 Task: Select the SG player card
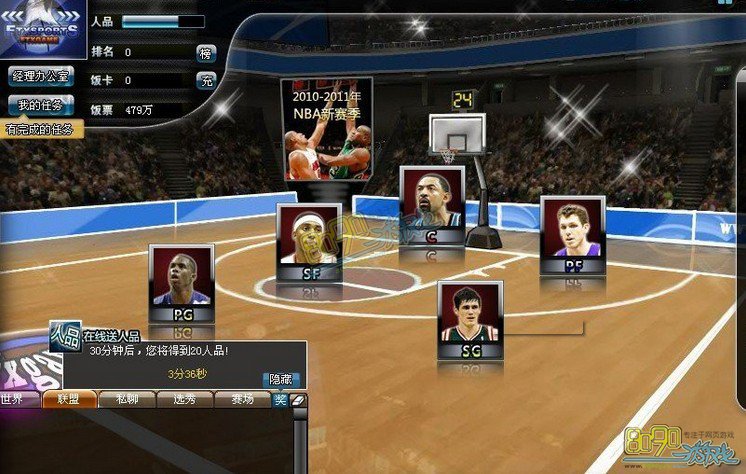pos(470,320)
